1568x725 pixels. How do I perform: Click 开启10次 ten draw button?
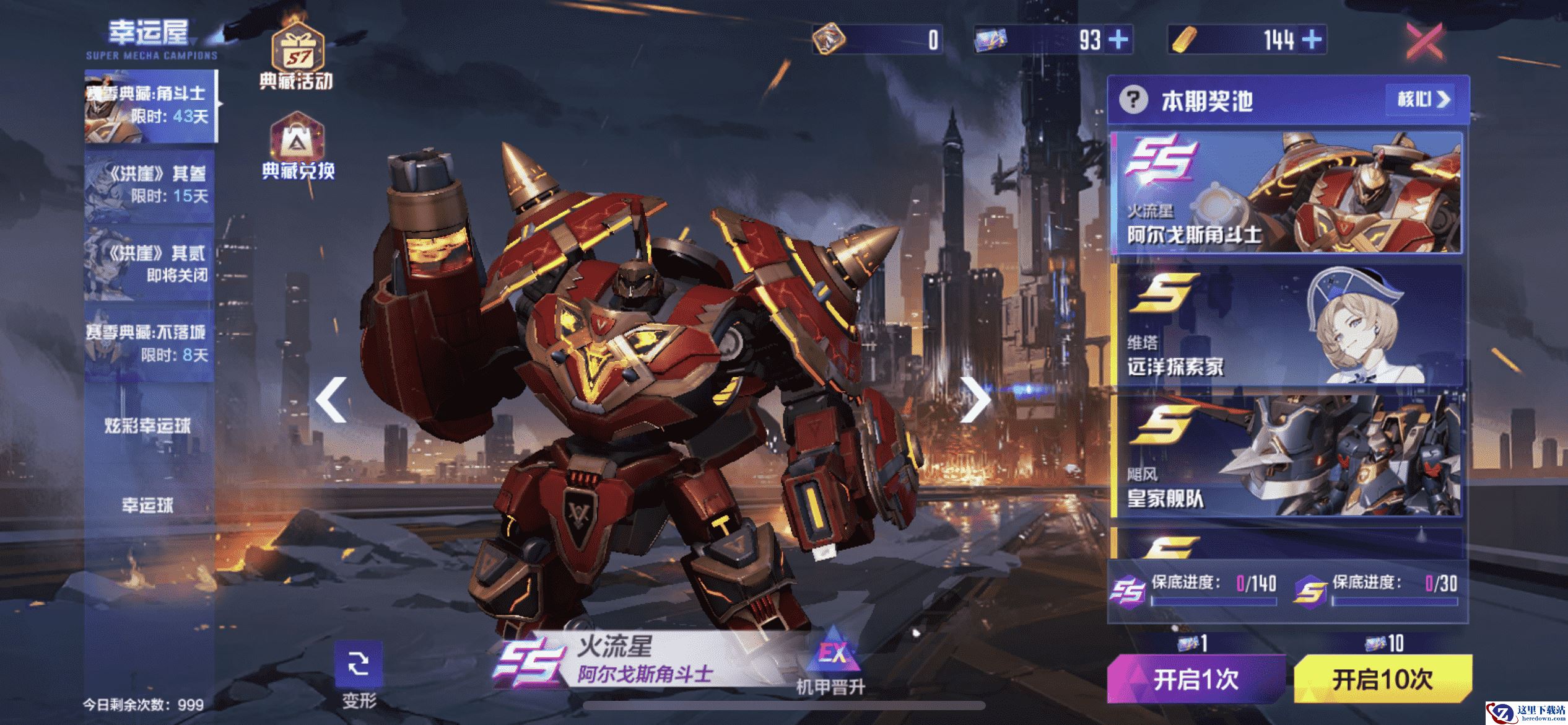pos(1382,680)
